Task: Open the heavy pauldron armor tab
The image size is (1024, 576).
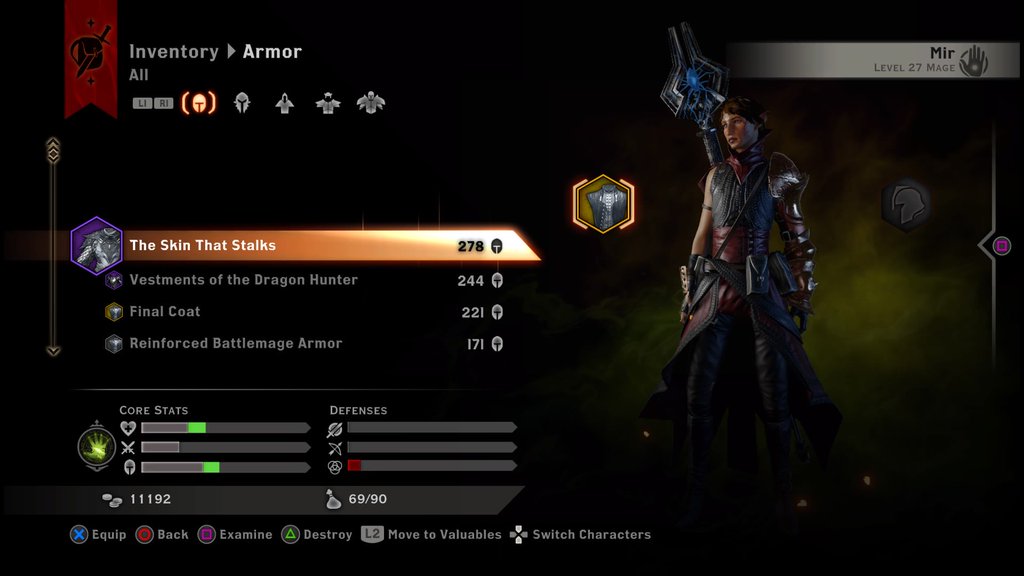Action: click(x=371, y=103)
